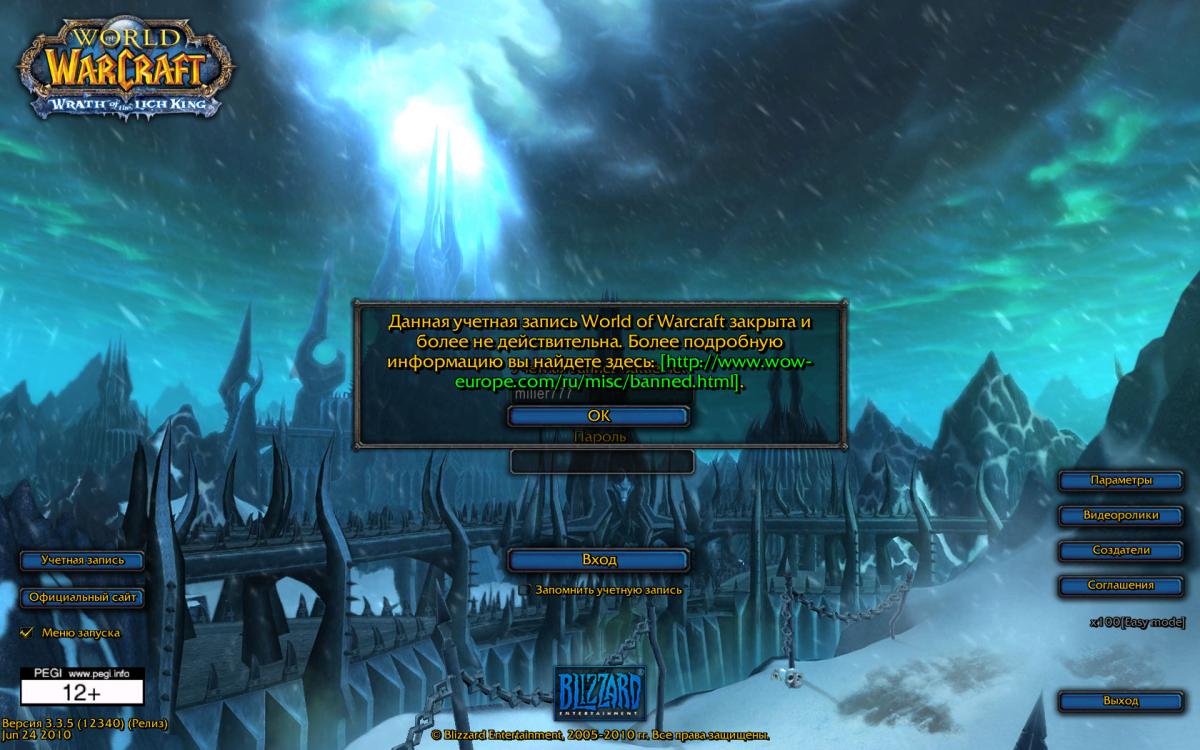The height and width of the screenshot is (750, 1200).
Task: Toggle the Меню запуска checkbox
Action: tap(28, 632)
